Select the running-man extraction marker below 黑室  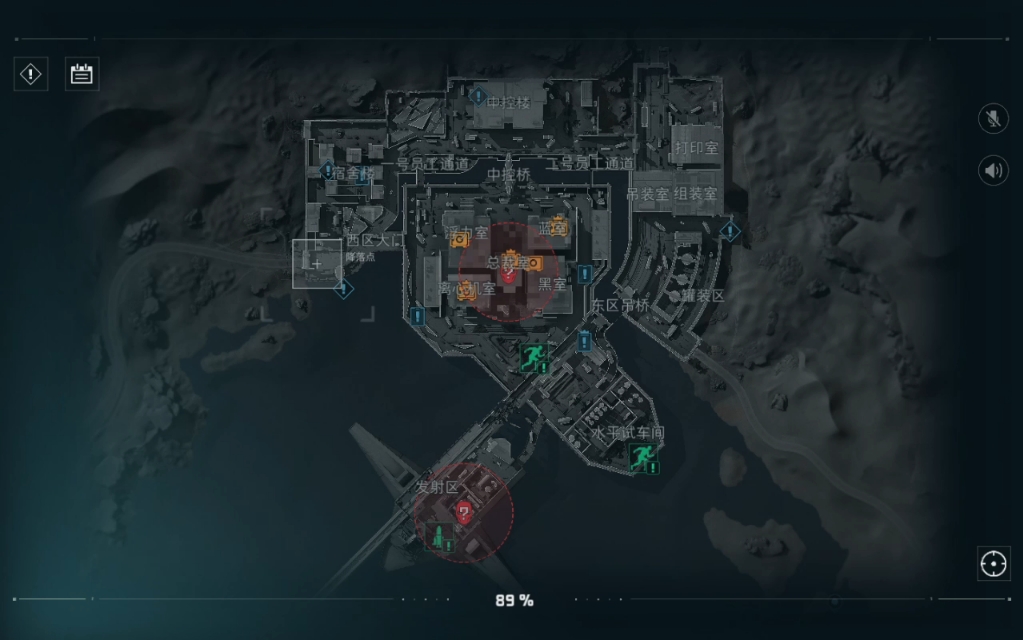point(535,357)
